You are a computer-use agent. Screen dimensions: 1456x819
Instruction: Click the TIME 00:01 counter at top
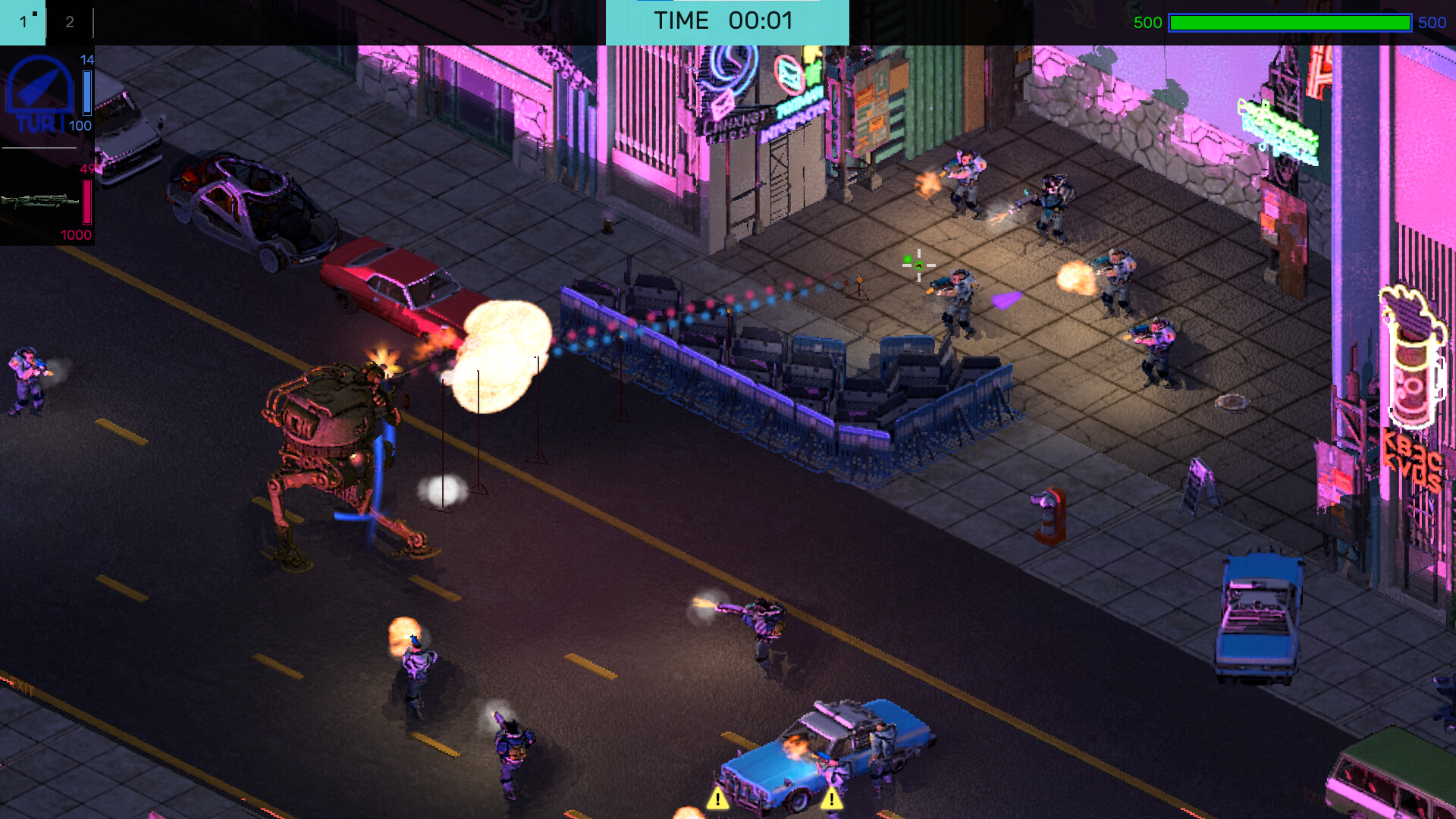[x=724, y=21]
